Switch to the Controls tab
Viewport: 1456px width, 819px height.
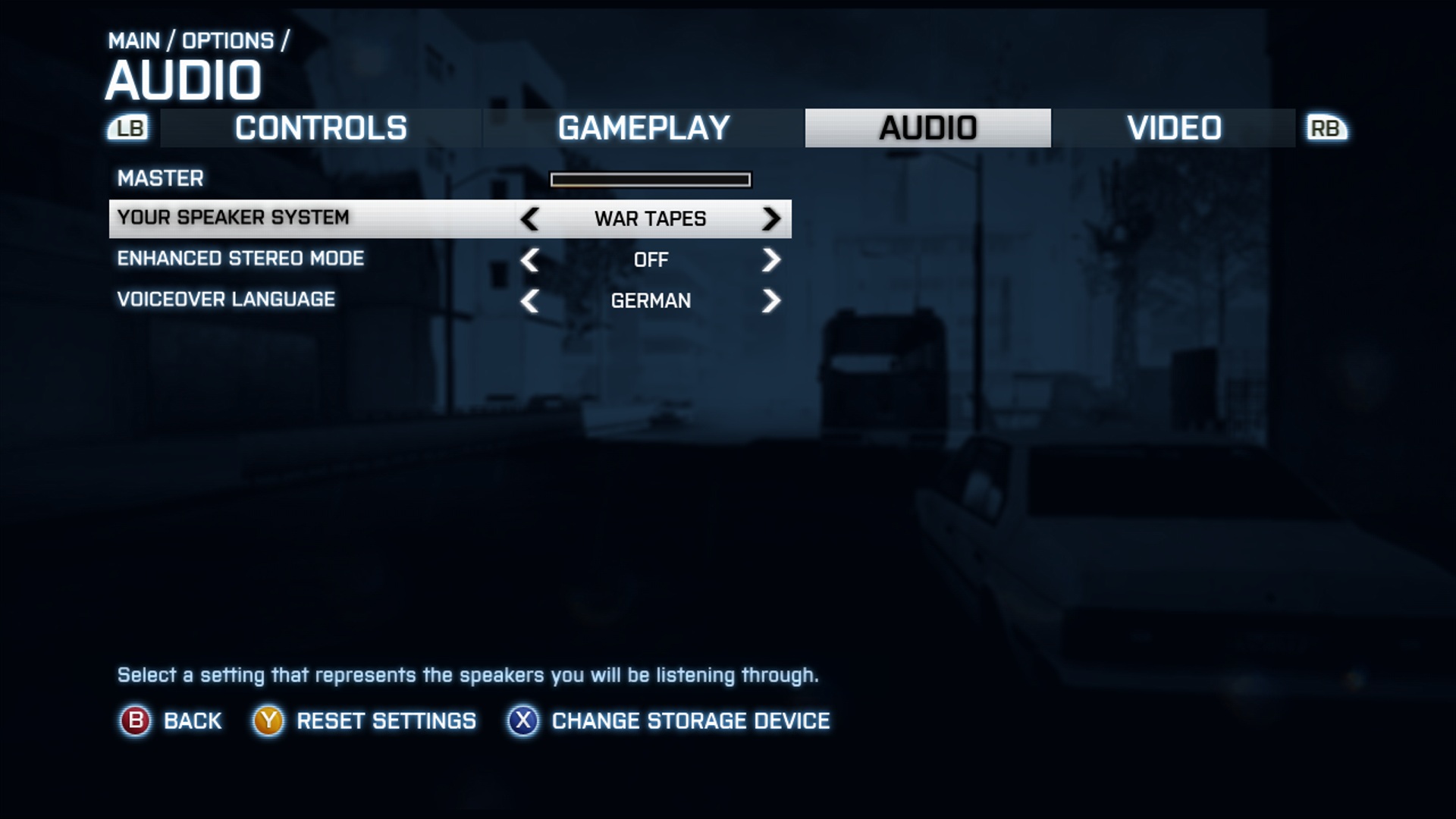[321, 128]
